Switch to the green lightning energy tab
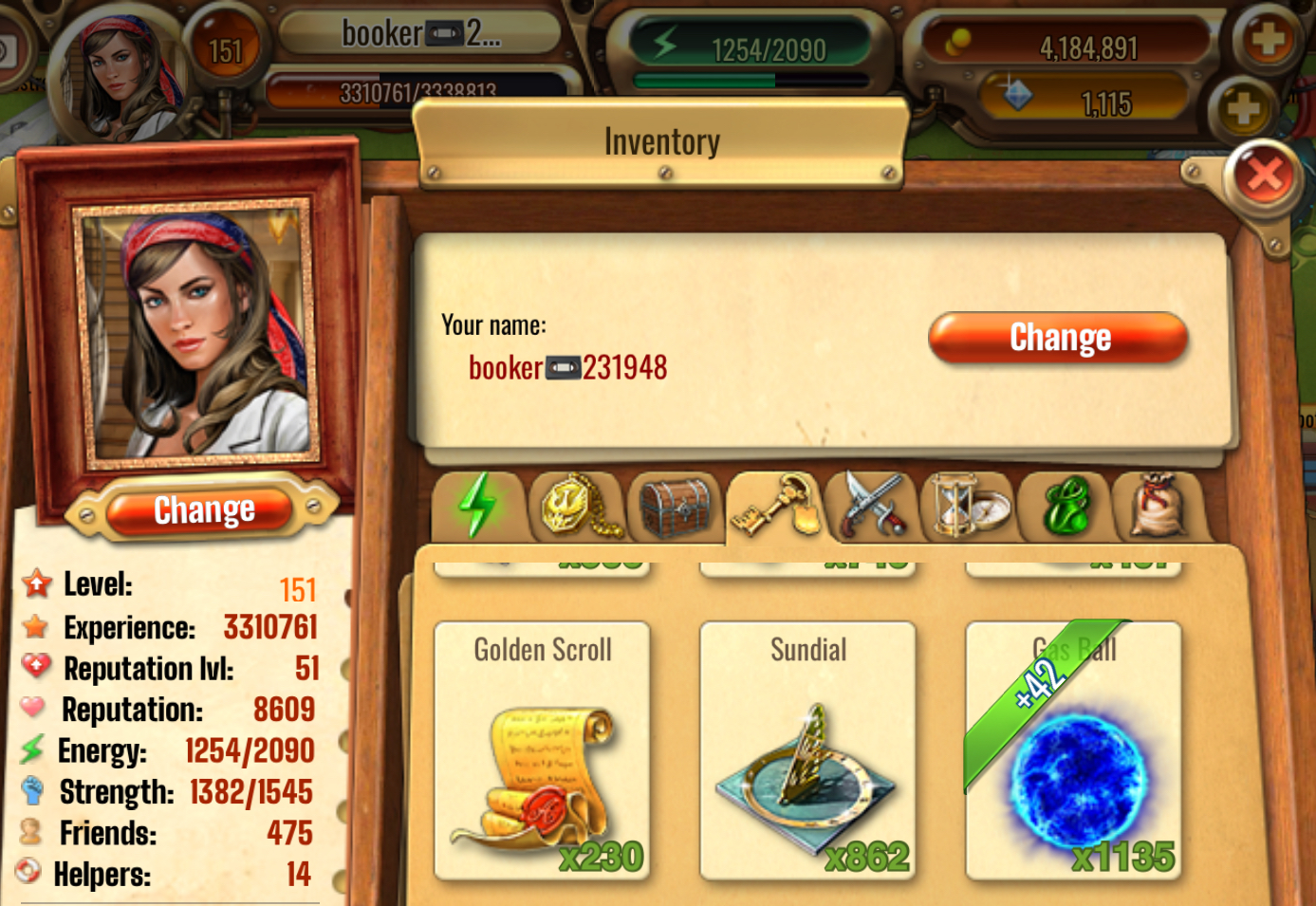 [478, 506]
